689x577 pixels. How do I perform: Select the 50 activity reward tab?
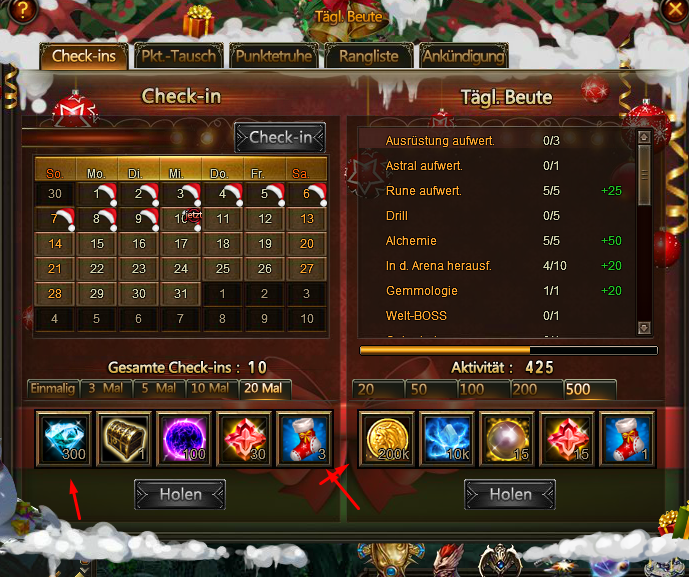[x=431, y=389]
